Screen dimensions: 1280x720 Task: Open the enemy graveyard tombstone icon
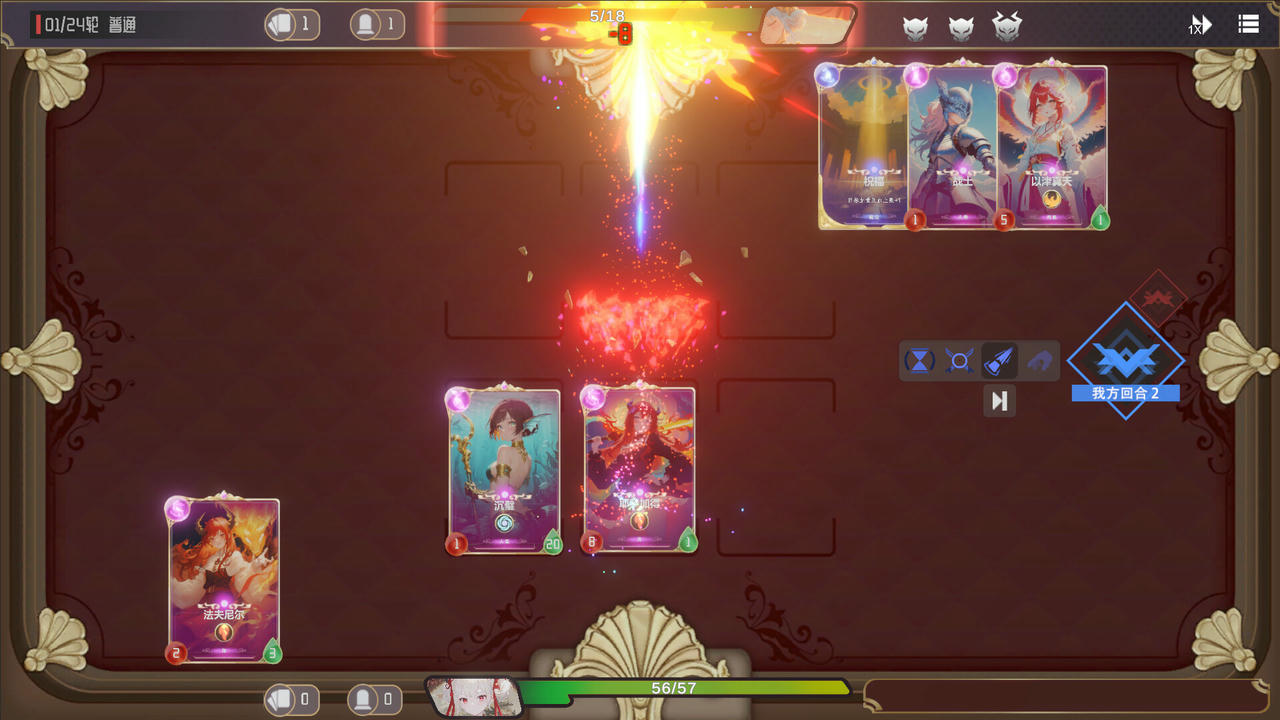(x=366, y=24)
